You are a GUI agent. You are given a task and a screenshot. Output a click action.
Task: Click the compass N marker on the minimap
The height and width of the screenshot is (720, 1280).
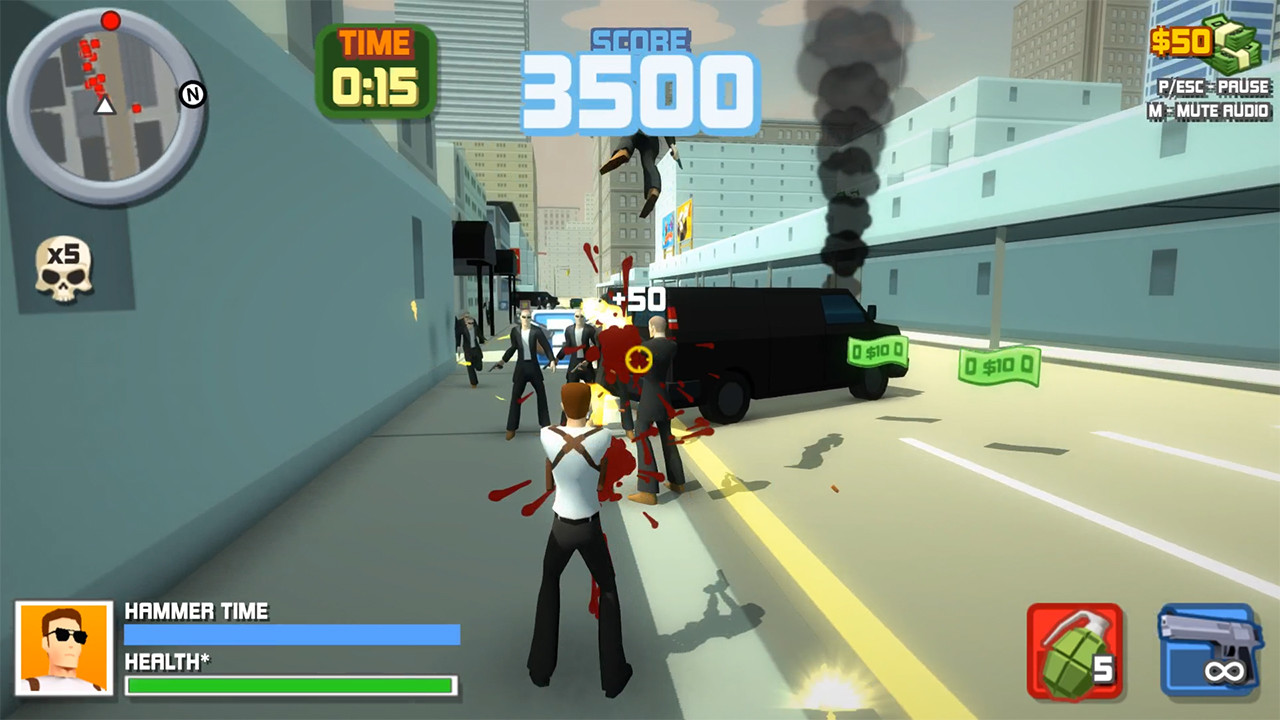[192, 92]
